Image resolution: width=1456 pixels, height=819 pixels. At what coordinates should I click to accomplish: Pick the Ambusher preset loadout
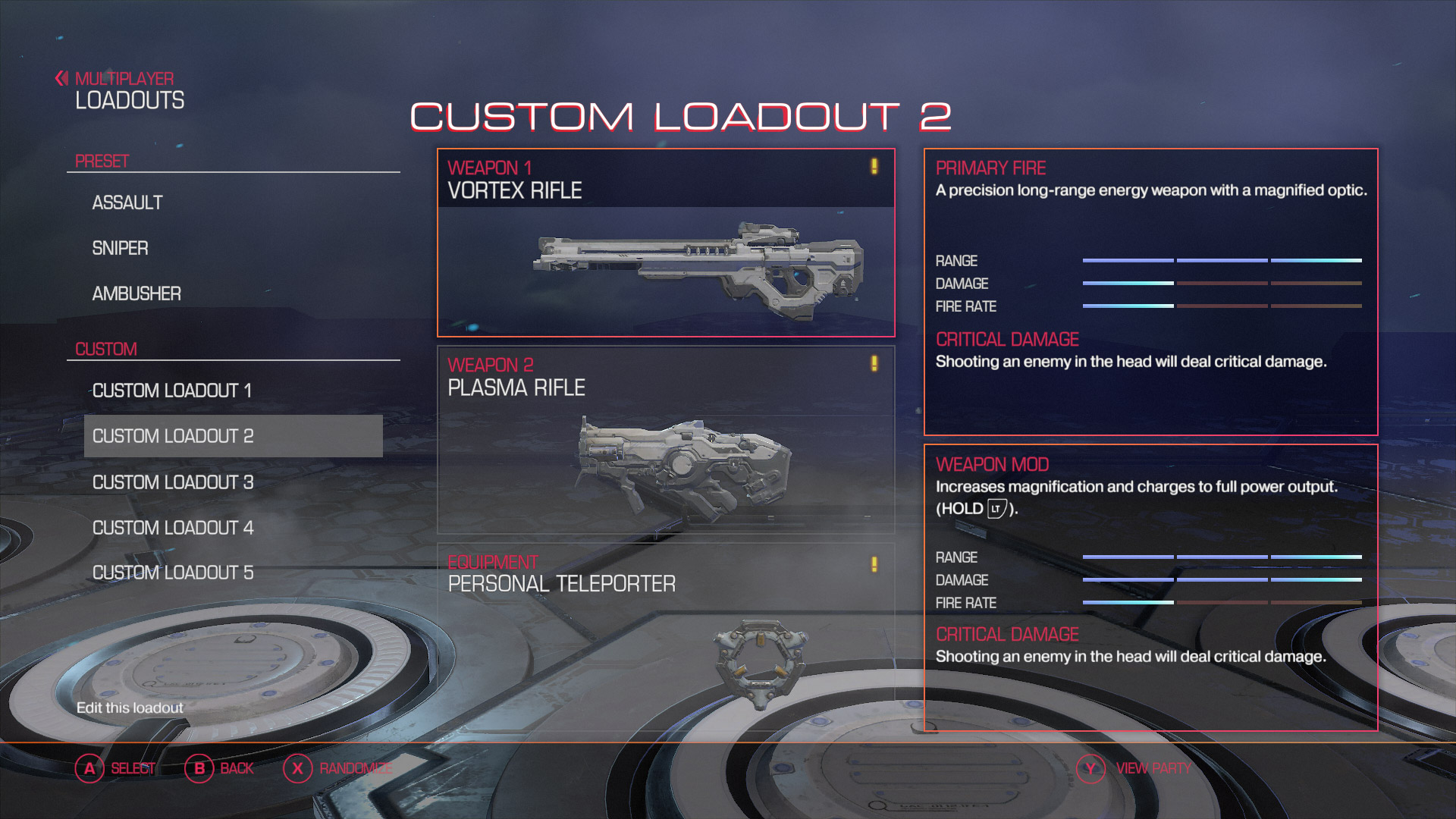click(136, 294)
